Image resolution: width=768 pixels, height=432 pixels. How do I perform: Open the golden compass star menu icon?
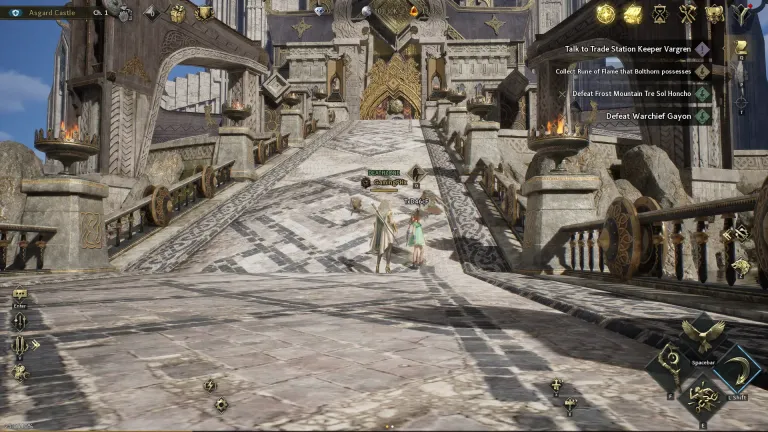[605, 13]
